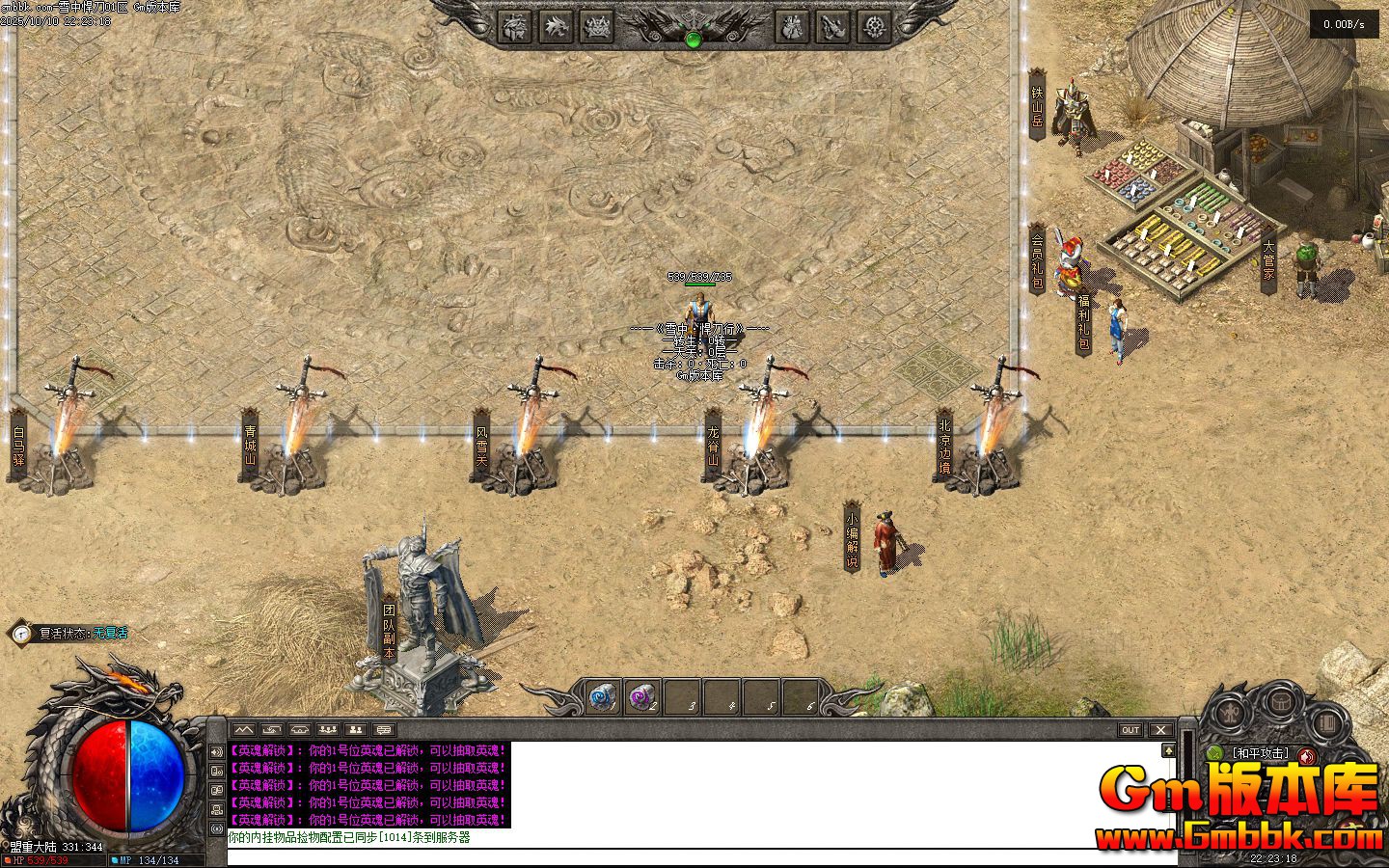Click the green sword icon beside attack mode
Screen dimensions: 1389x868
click(1214, 753)
